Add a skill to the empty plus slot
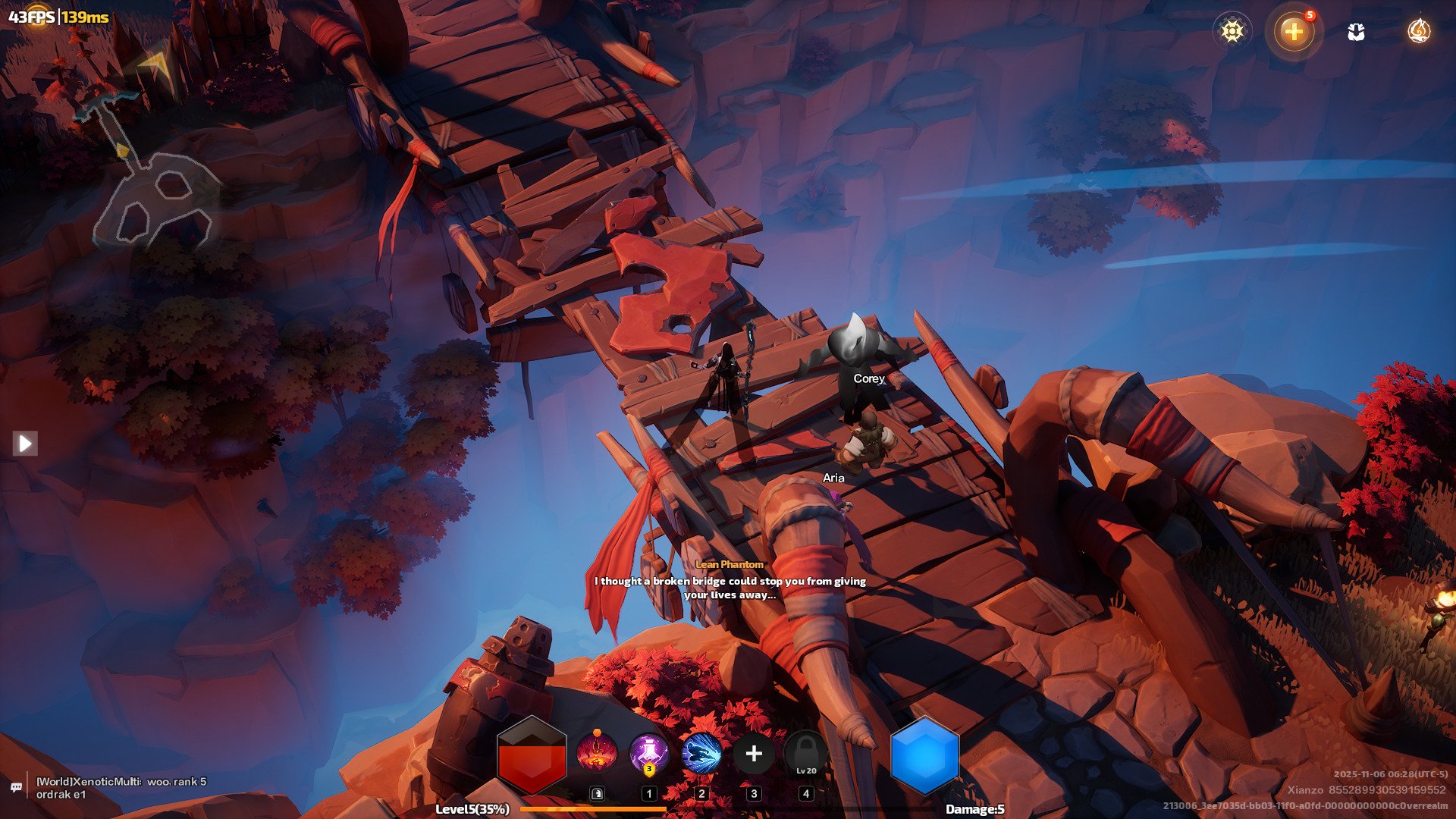Image resolution: width=1456 pixels, height=819 pixels. coord(754,754)
